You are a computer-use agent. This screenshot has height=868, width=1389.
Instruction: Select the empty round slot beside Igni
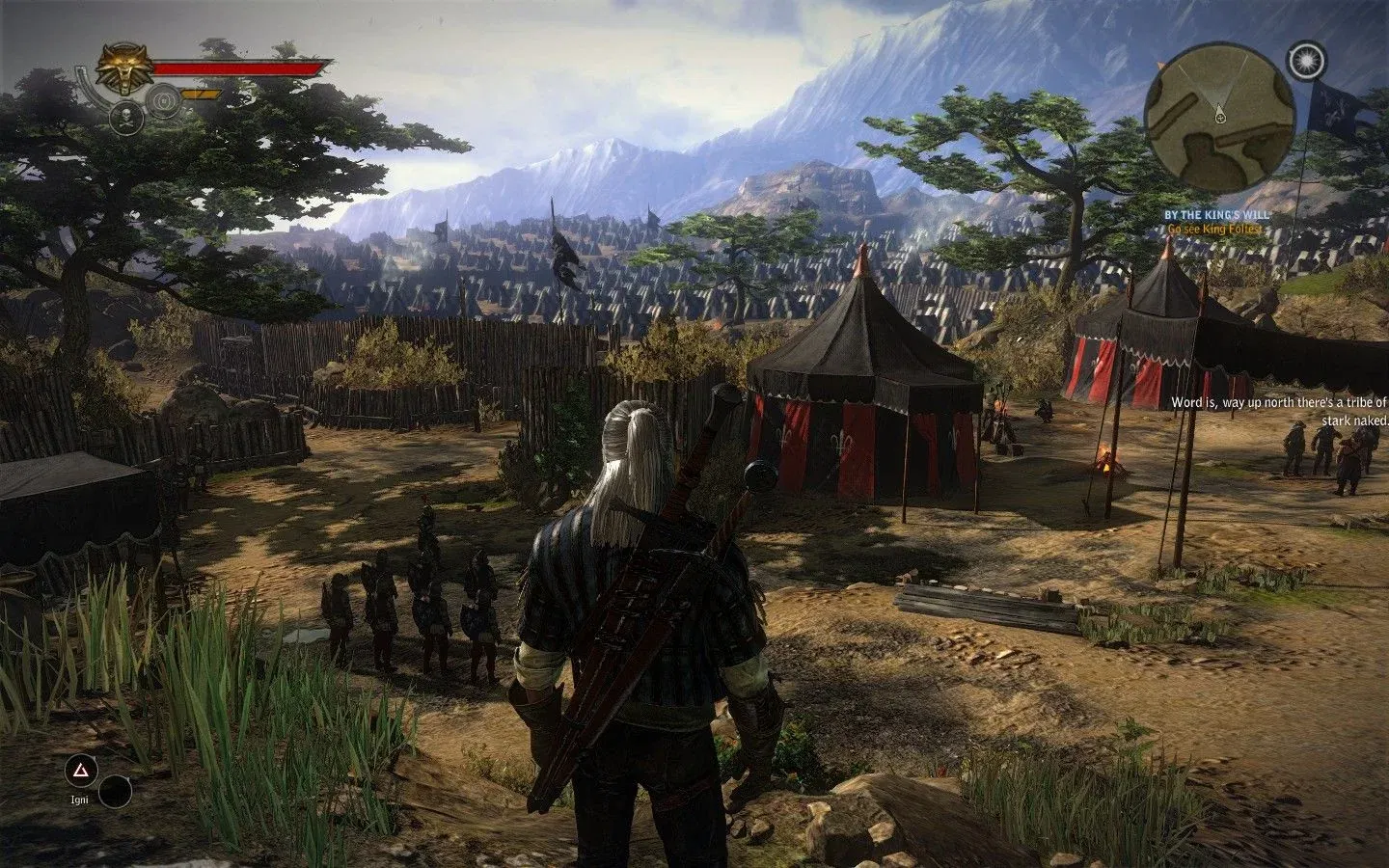pyautogui.click(x=116, y=791)
